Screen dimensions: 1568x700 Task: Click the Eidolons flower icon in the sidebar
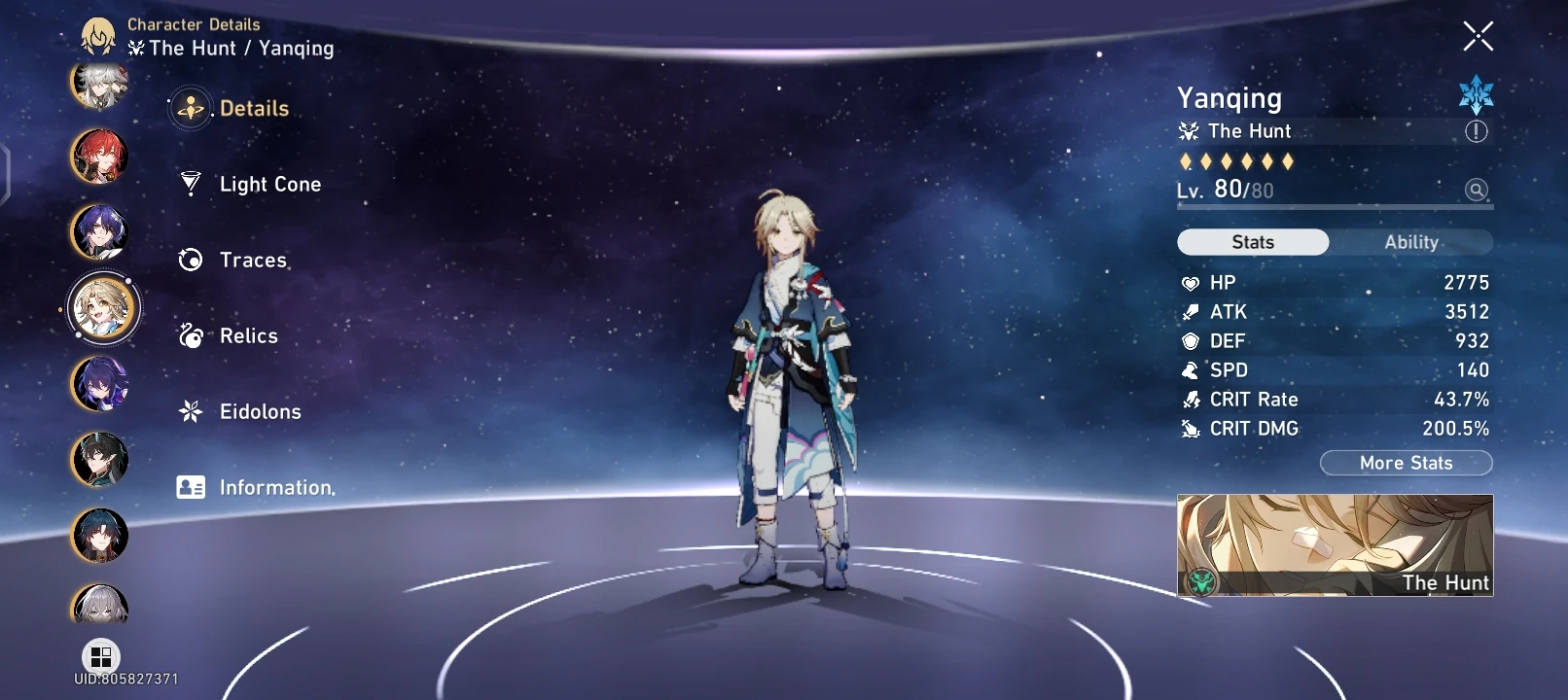pyautogui.click(x=191, y=410)
